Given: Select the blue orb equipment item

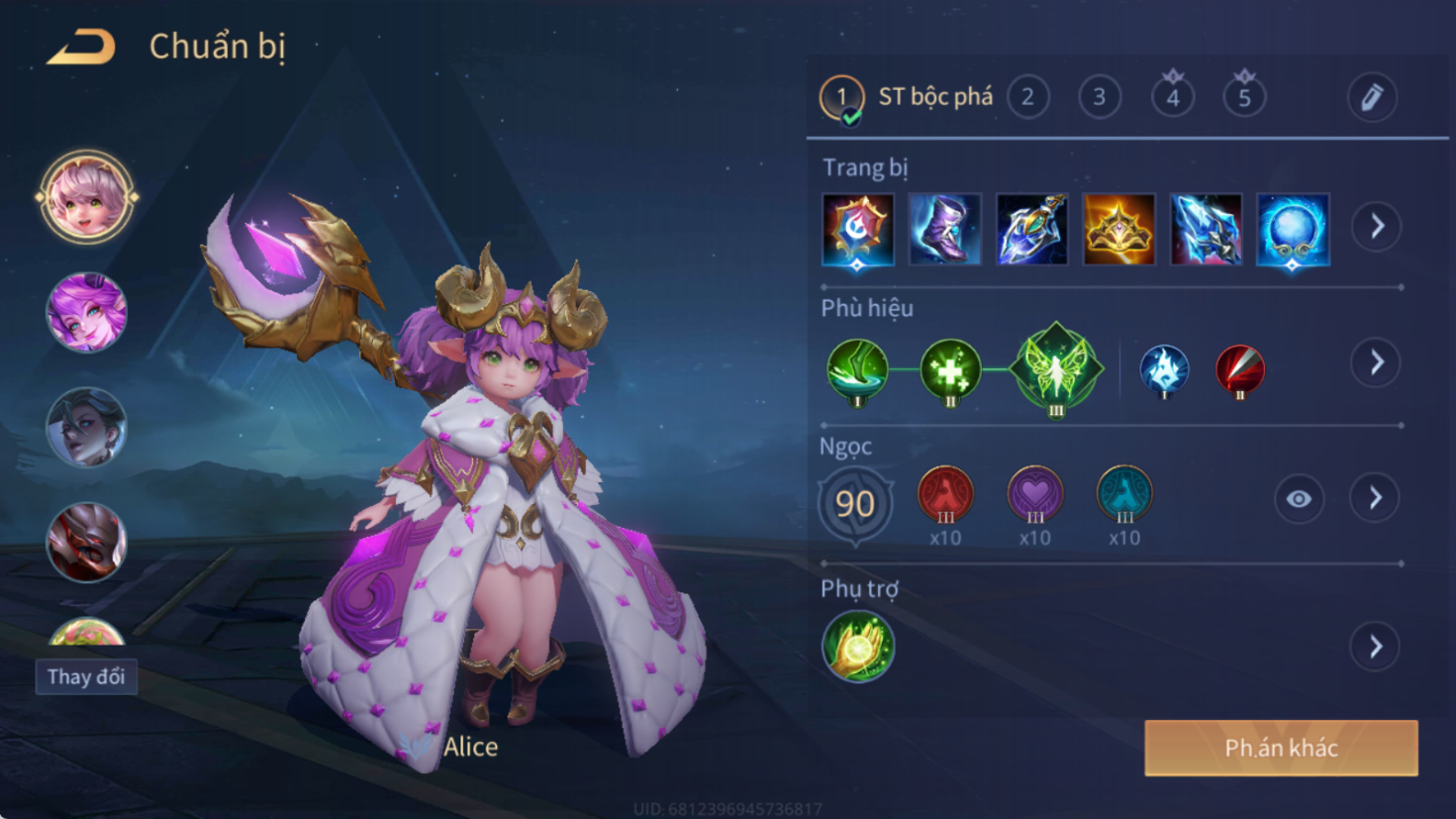Looking at the screenshot, I should point(1293,230).
